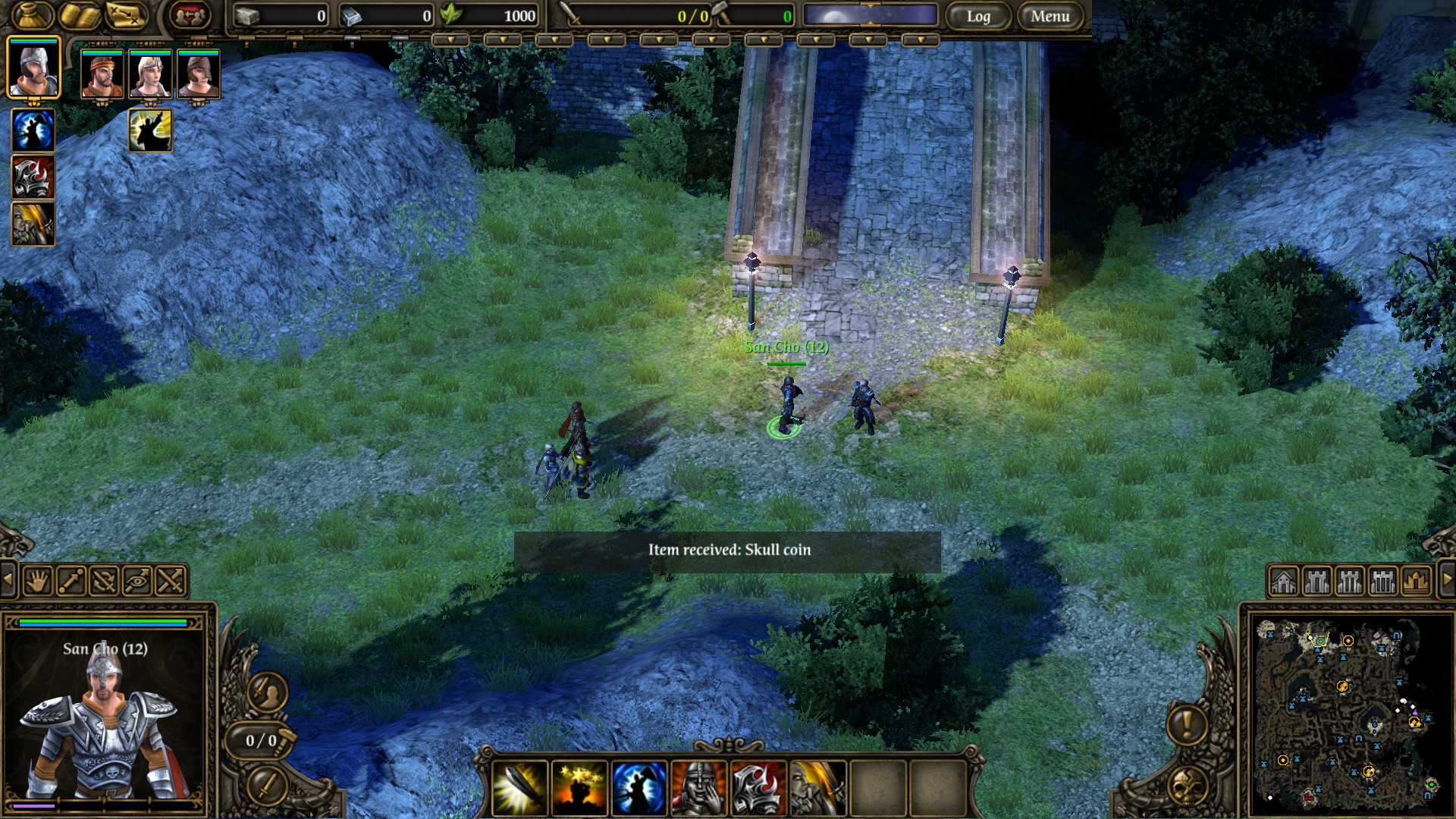Image resolution: width=1456 pixels, height=819 pixels.
Task: Expand the right arrow beside building icons
Action: [1446, 580]
